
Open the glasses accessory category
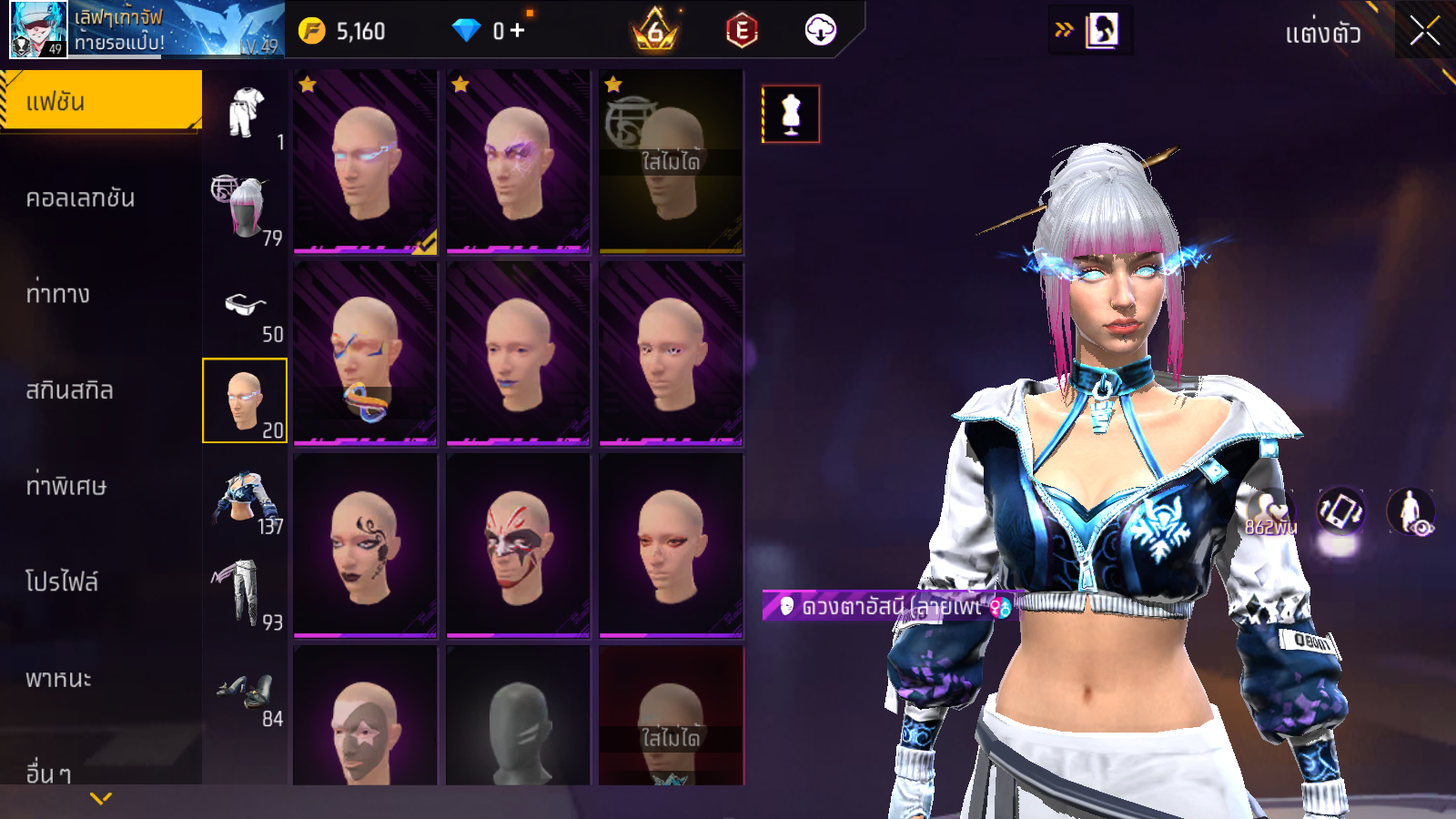[245, 305]
